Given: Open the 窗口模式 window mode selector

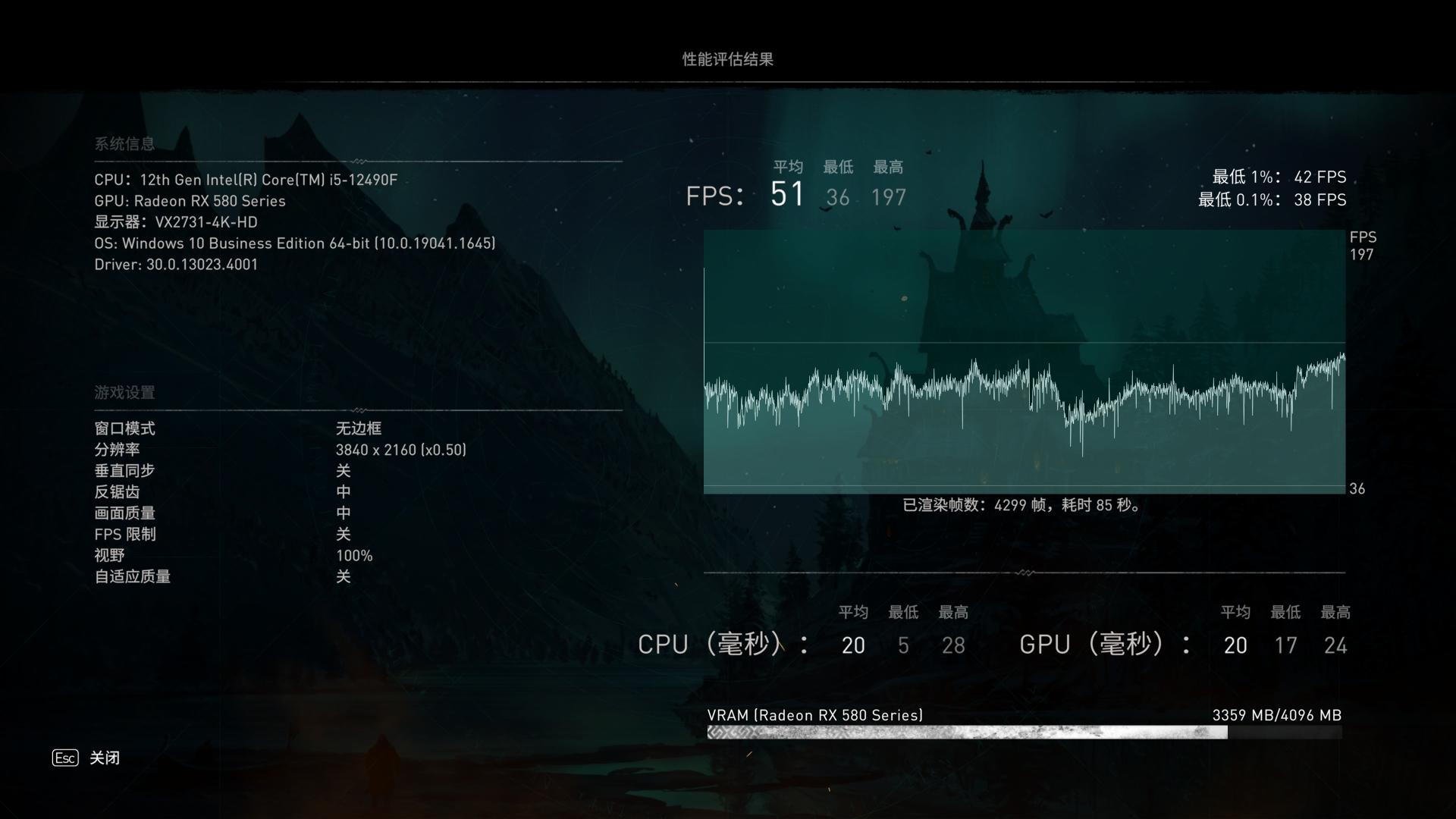Looking at the screenshot, I should [359, 428].
